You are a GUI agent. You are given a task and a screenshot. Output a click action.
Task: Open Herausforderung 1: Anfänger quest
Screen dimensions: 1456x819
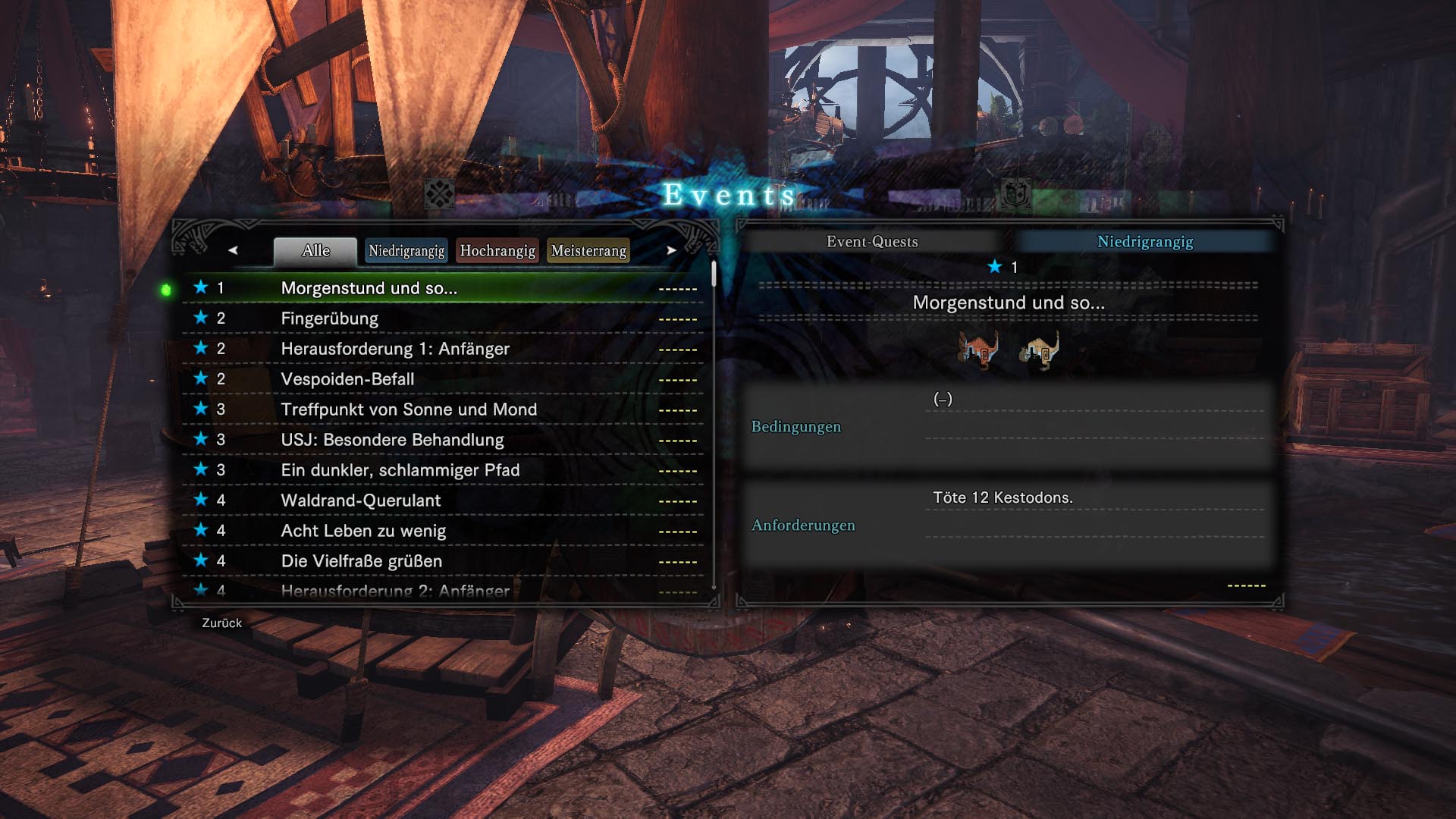click(394, 349)
